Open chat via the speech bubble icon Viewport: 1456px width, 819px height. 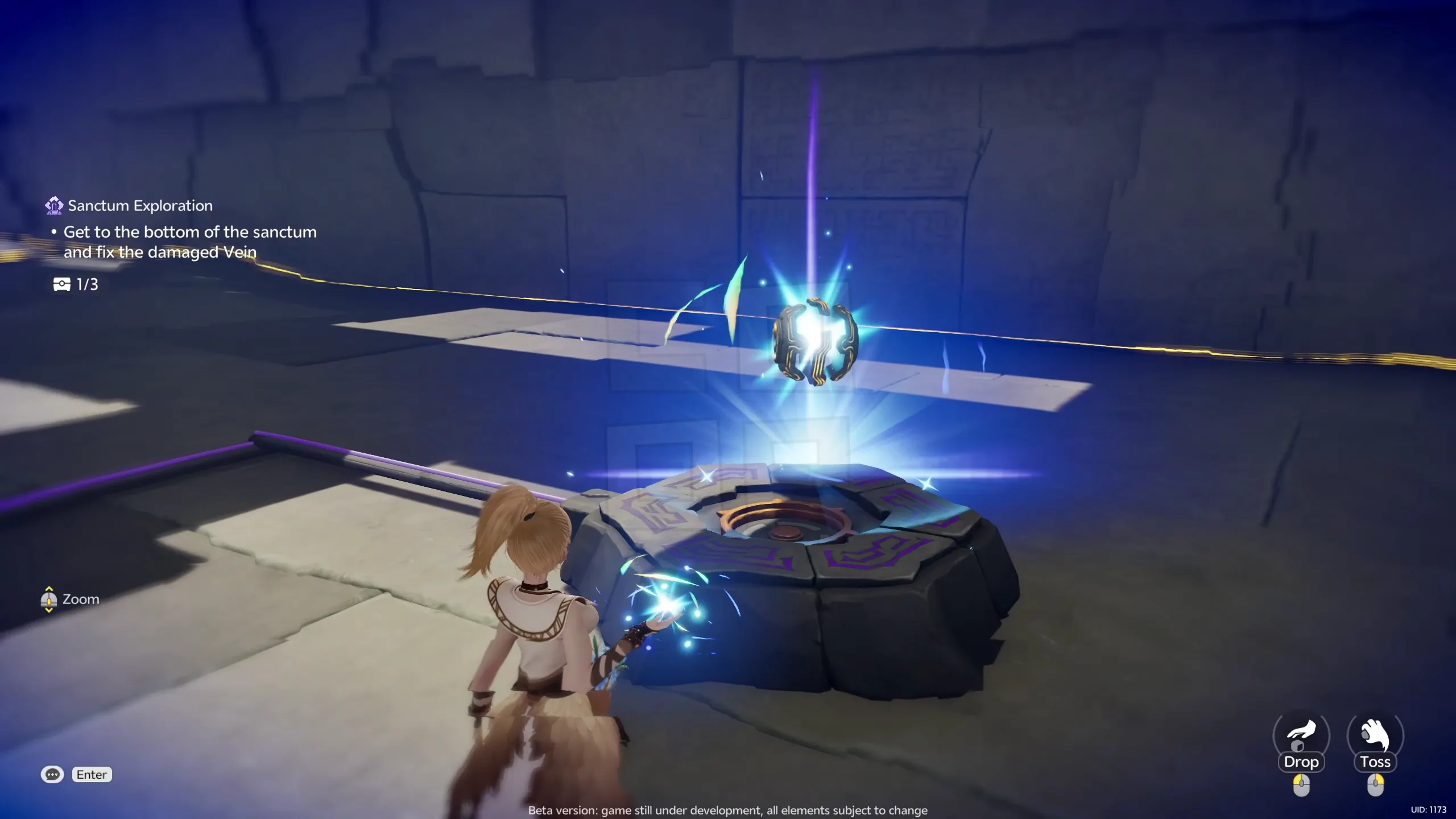tap(52, 775)
